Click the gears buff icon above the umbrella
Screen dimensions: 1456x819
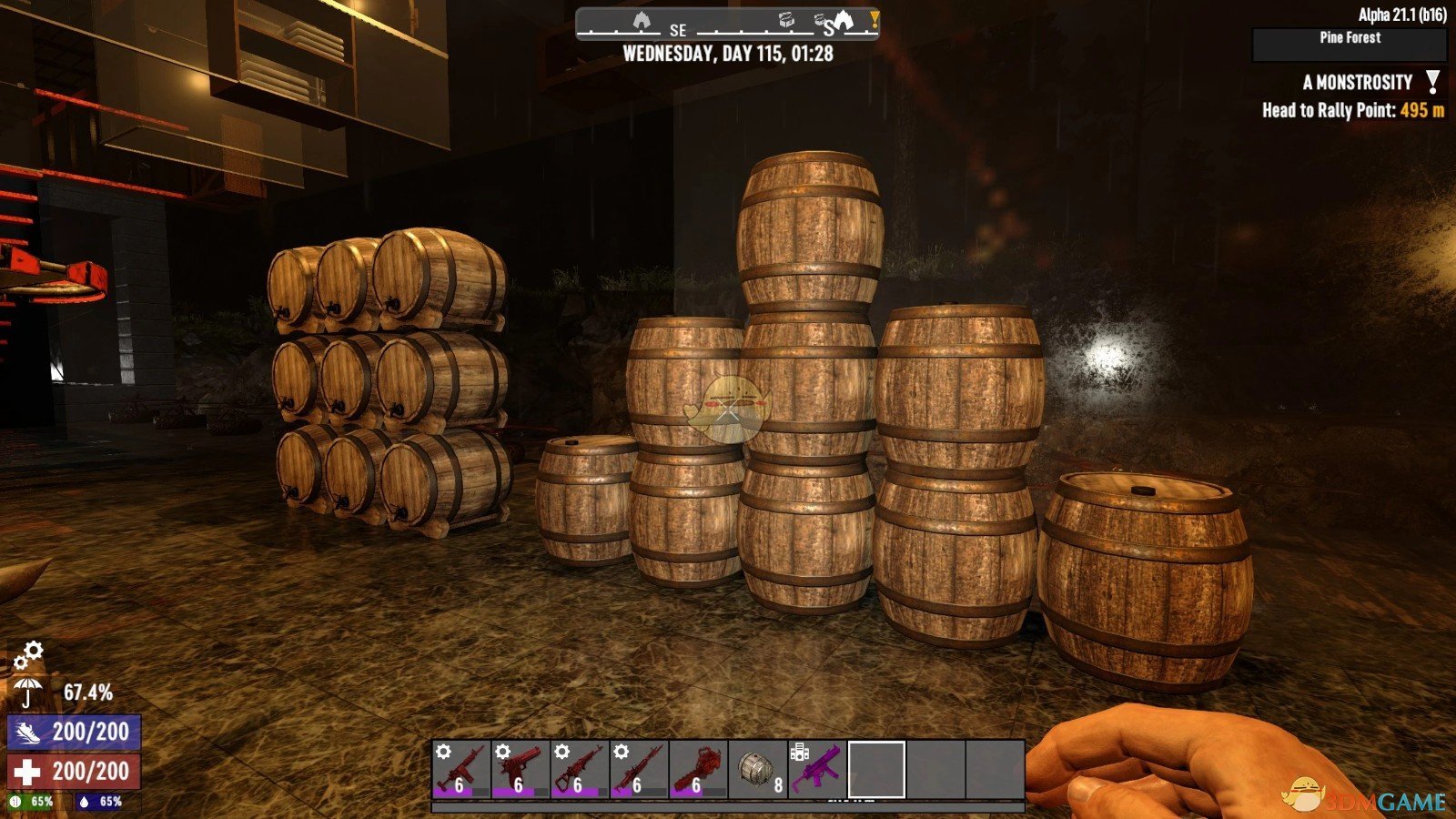tap(29, 653)
